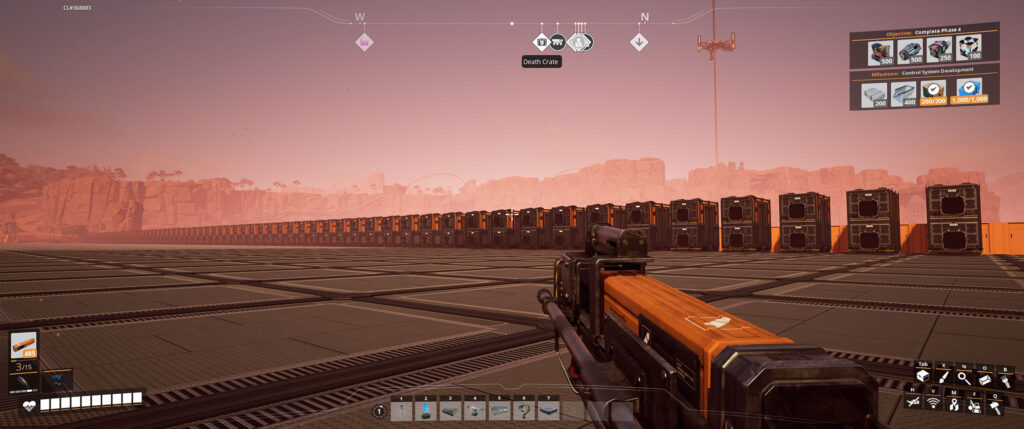Click the pink compass marker near W

click(x=364, y=42)
